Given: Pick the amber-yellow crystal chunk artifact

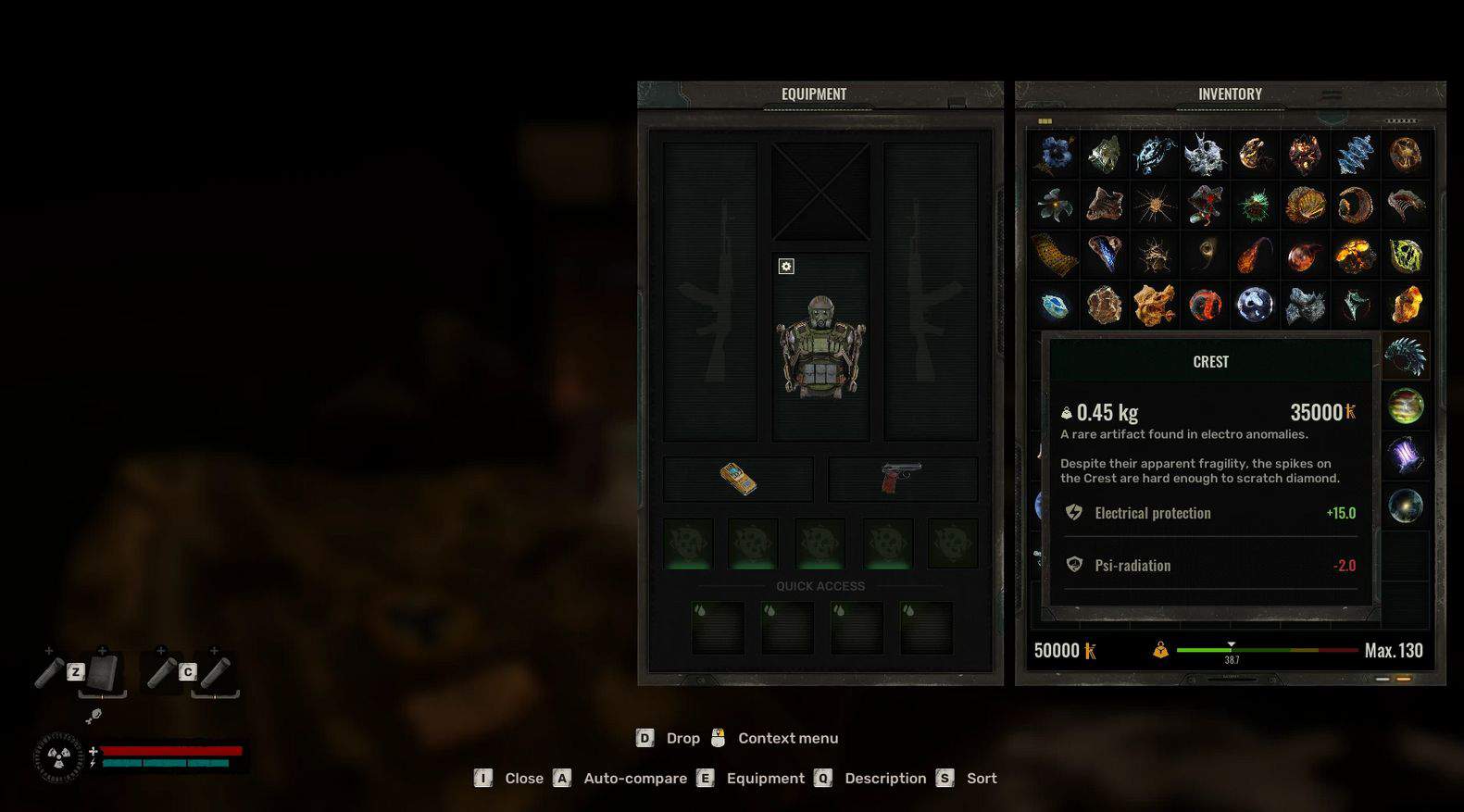Looking at the screenshot, I should (1405, 305).
